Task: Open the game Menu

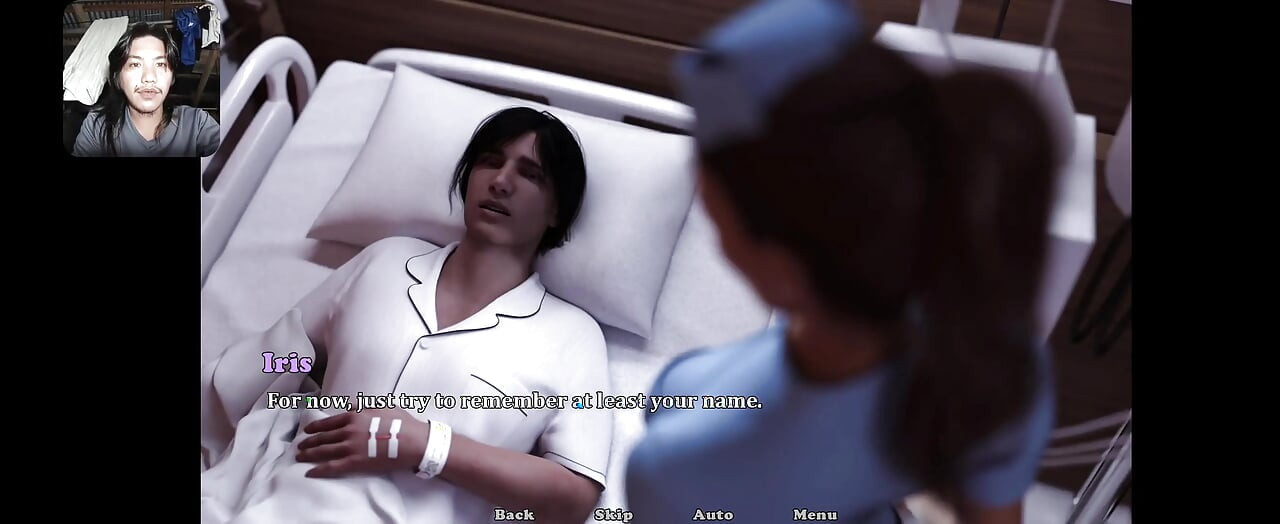Action: [x=815, y=514]
